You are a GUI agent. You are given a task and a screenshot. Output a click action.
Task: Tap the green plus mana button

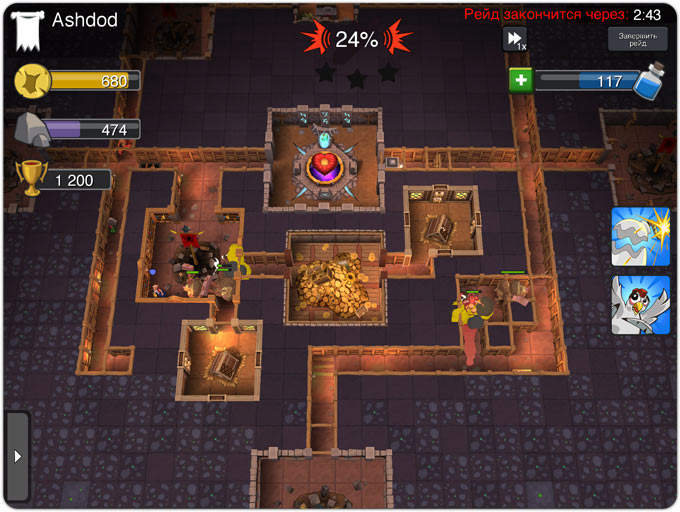[520, 81]
